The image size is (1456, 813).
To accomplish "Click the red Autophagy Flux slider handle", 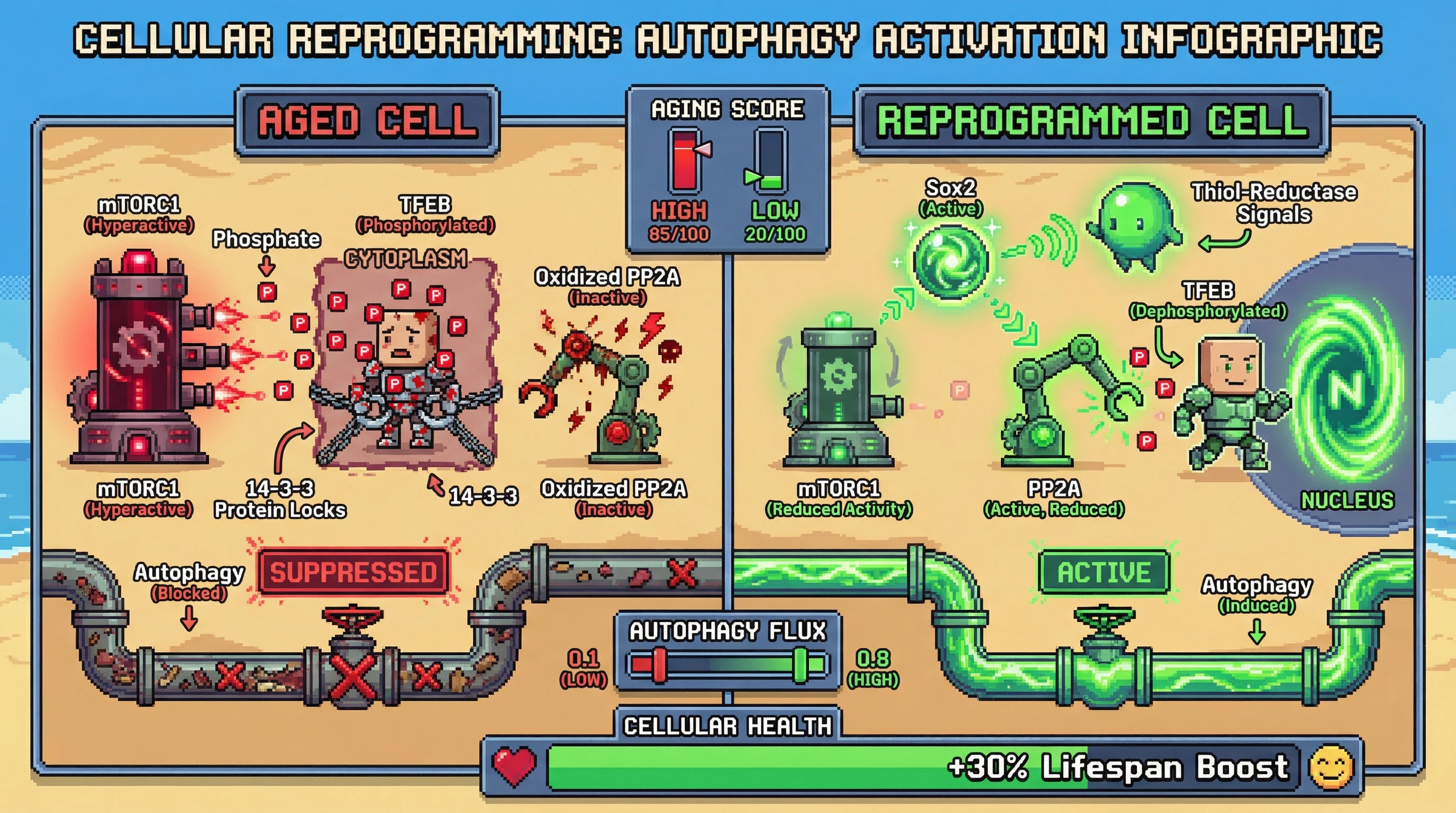I will coord(659,665).
